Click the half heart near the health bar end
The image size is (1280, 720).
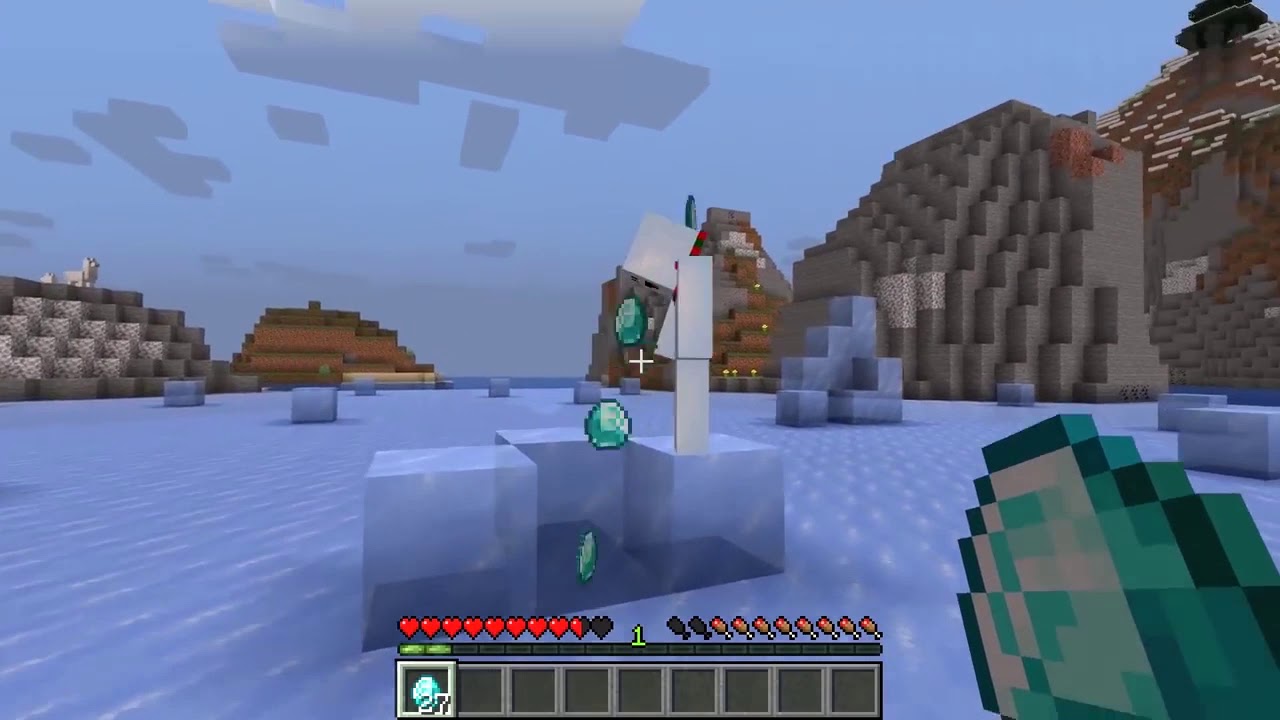point(576,628)
